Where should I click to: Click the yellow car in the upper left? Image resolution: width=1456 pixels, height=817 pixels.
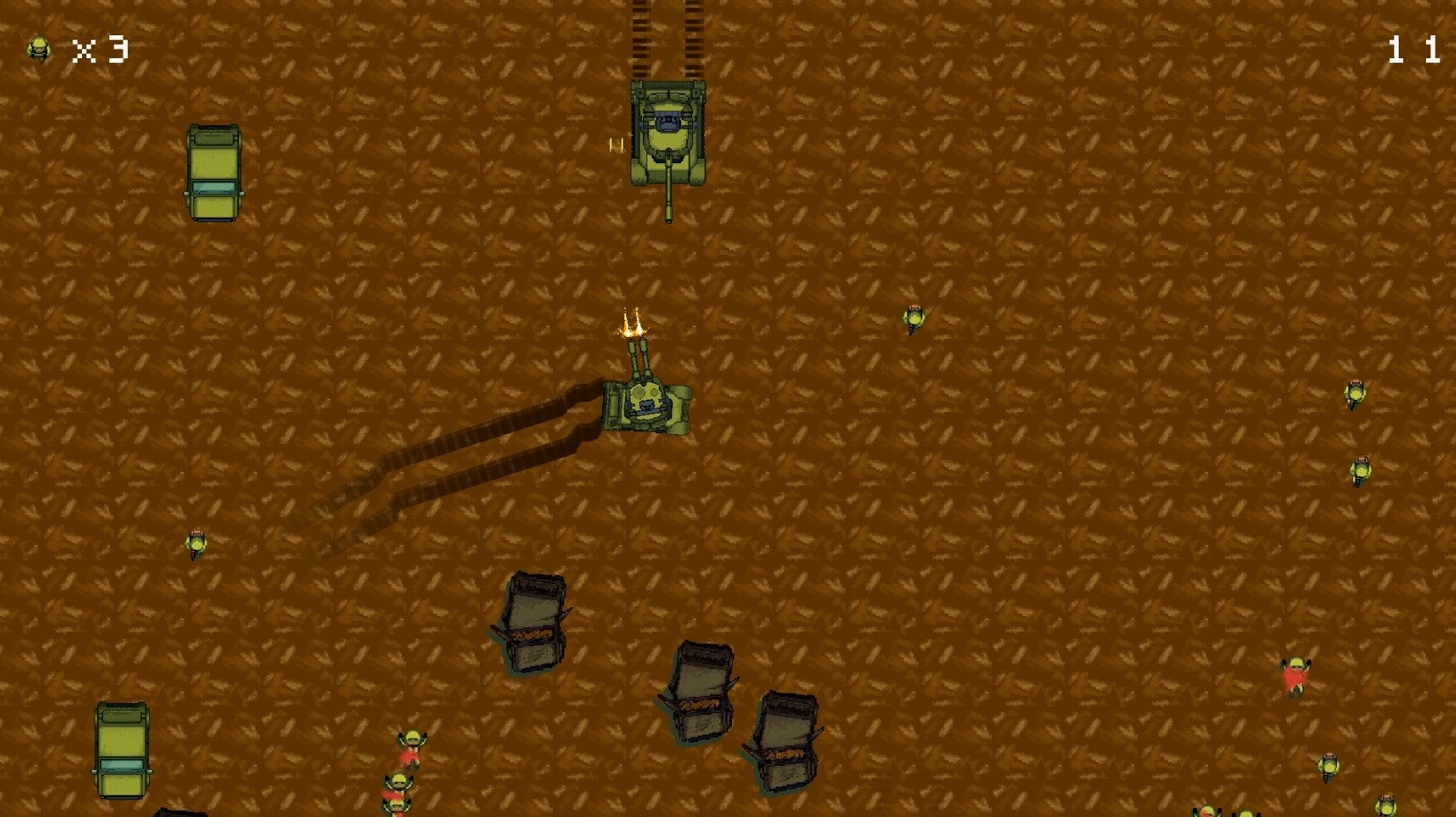(x=213, y=173)
